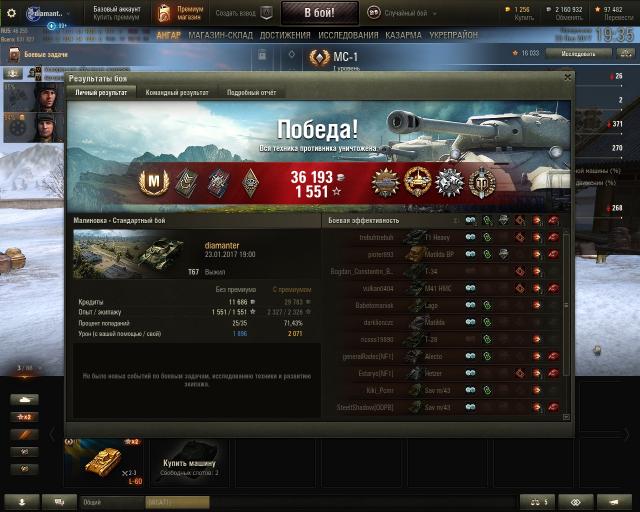Go to the Достижения section
The image size is (640, 512).
285,35
